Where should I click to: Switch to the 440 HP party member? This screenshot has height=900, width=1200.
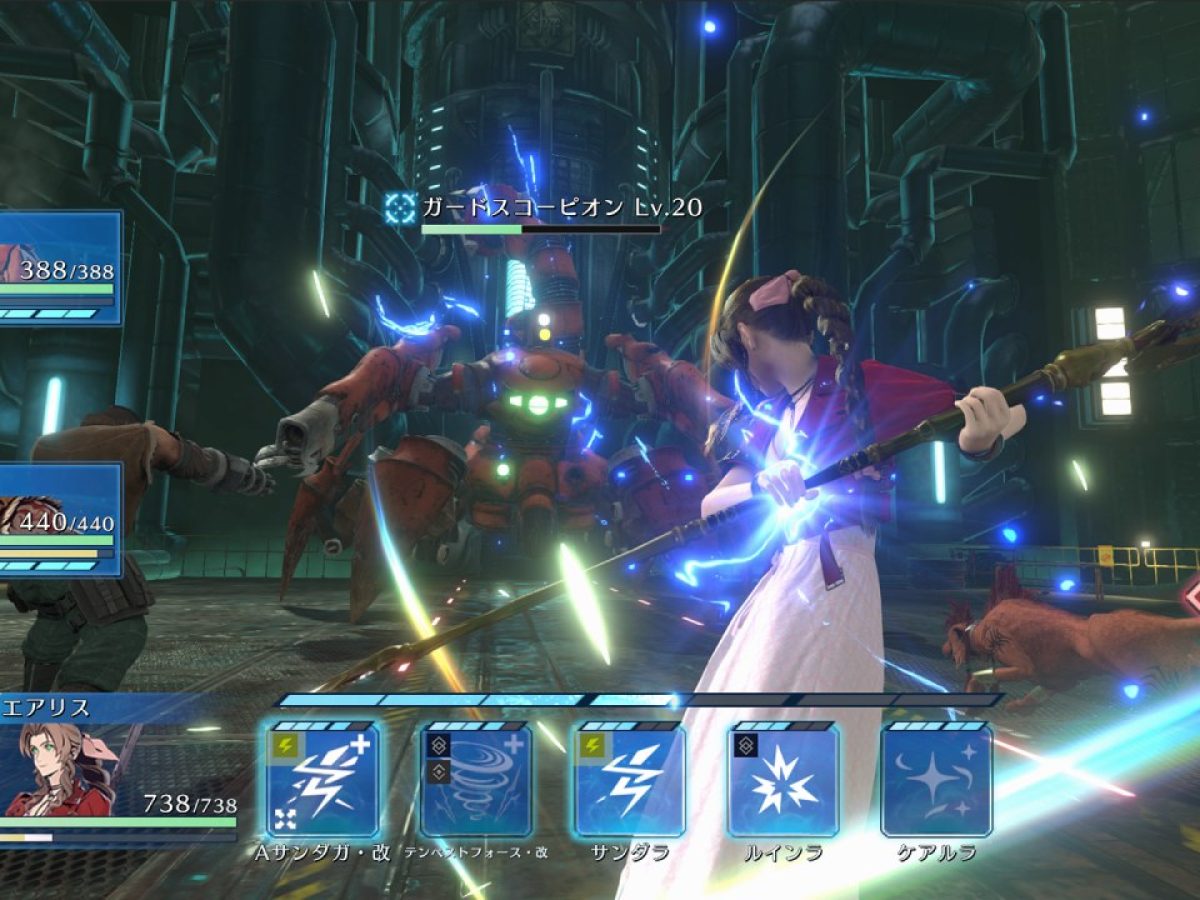click(60, 520)
